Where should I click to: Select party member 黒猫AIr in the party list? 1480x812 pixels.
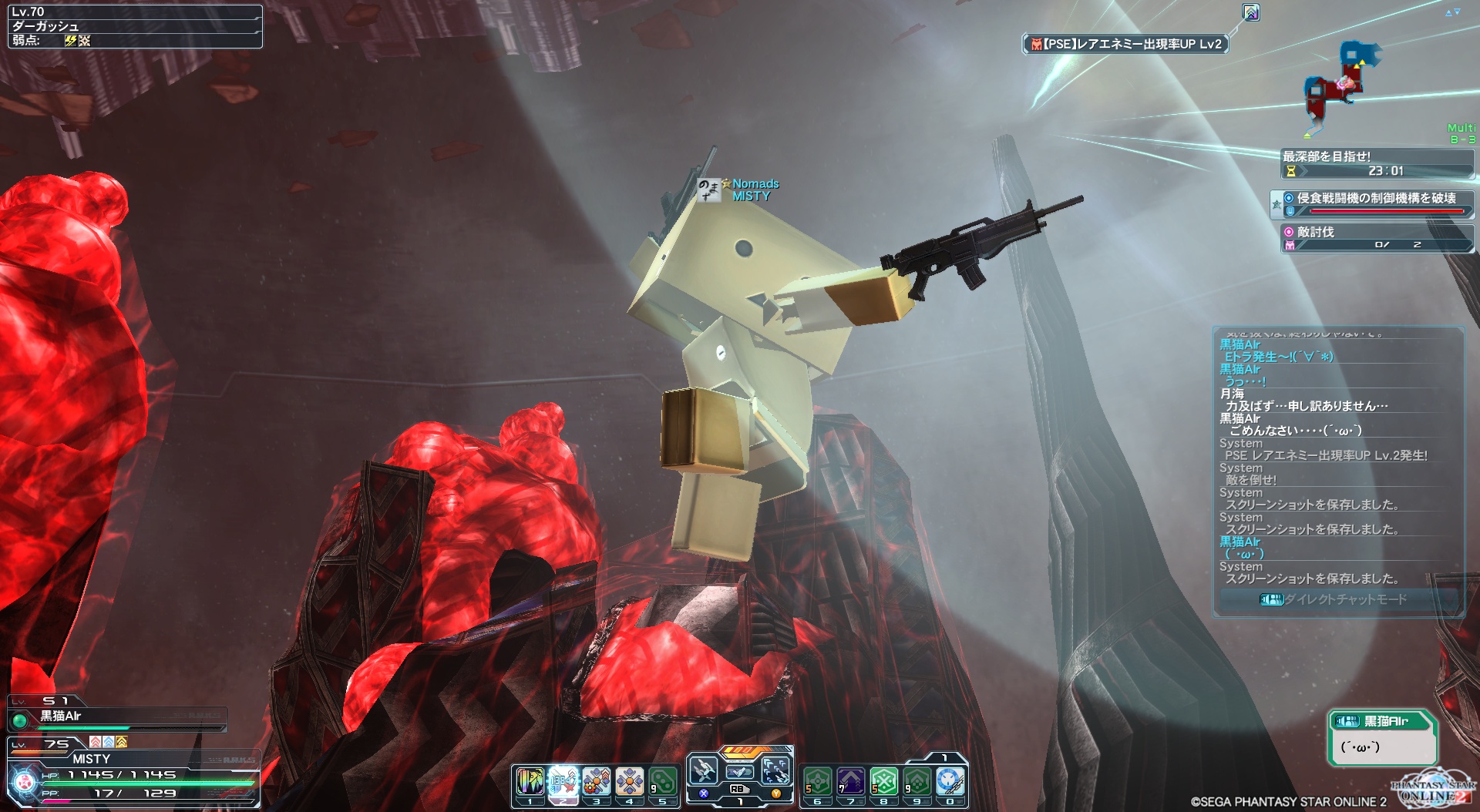[x=62, y=716]
